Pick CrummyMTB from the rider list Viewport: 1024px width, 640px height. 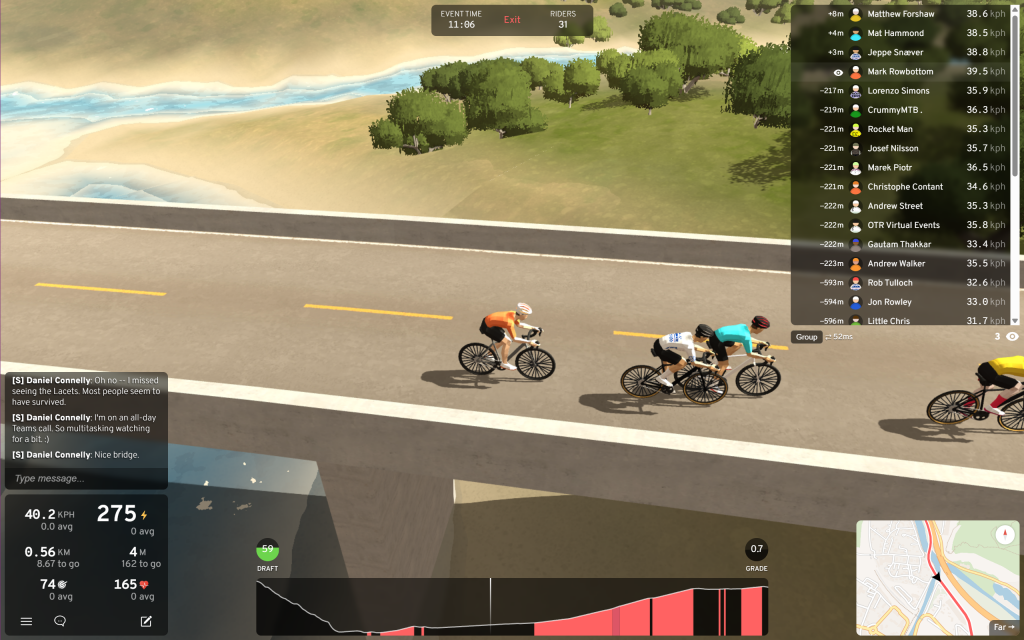click(x=894, y=110)
